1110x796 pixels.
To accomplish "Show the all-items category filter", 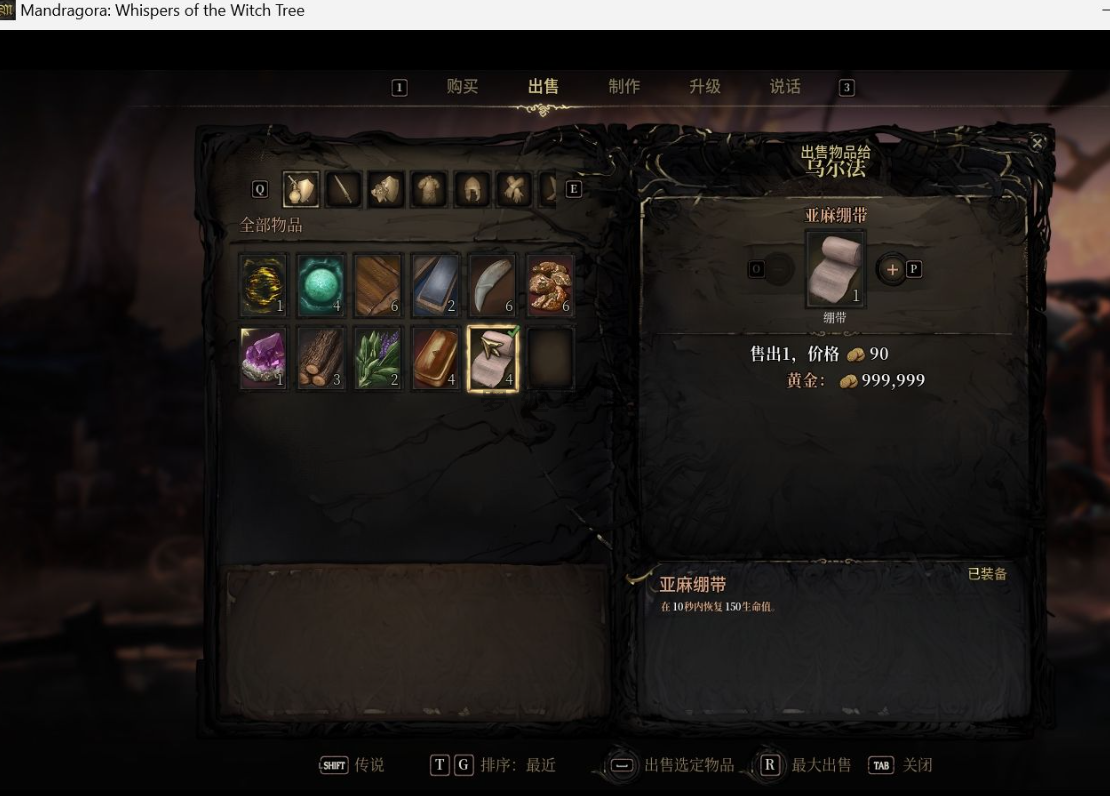I will point(300,189).
